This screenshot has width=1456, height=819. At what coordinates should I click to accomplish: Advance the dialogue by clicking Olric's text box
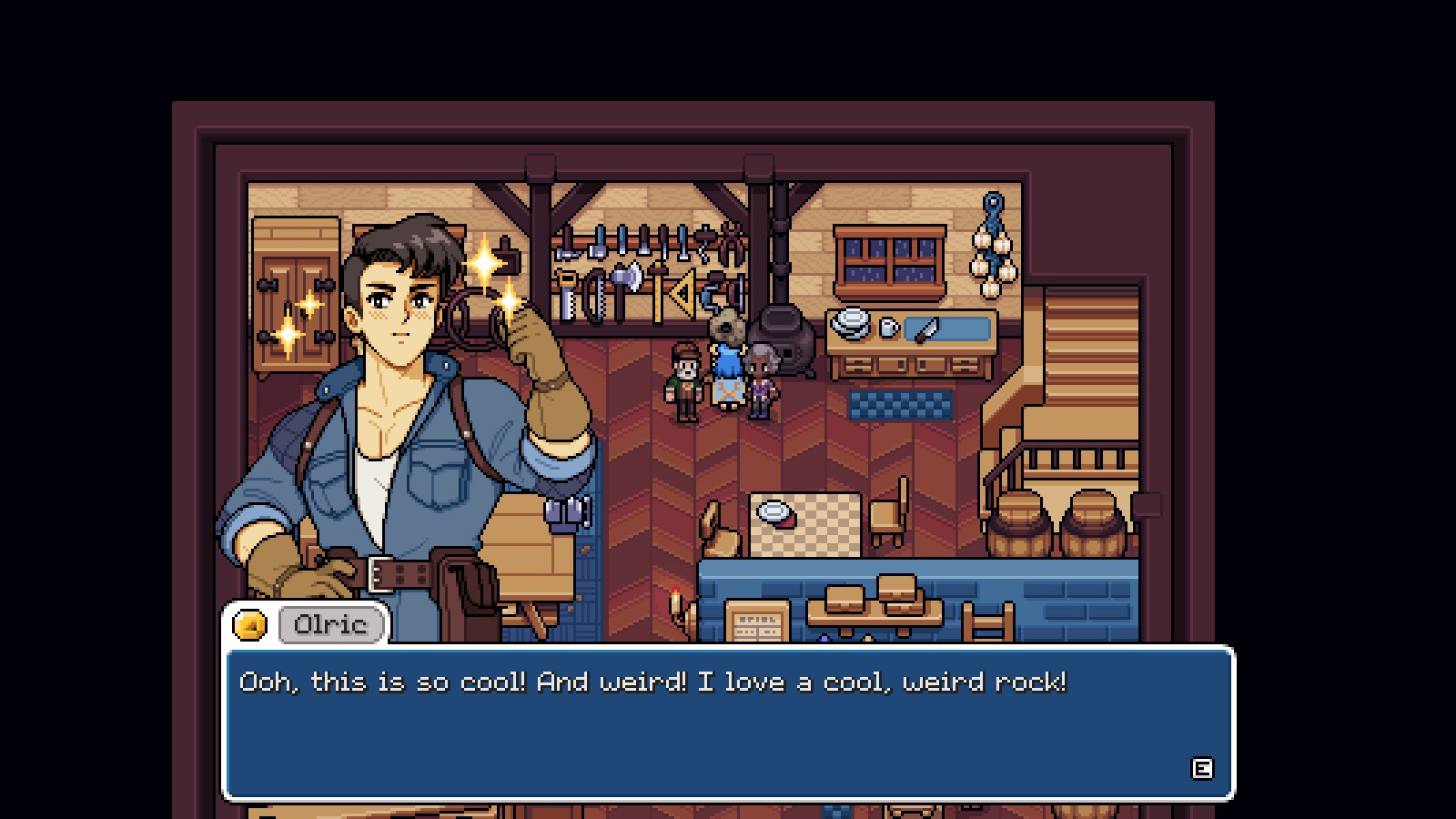[x=728, y=723]
